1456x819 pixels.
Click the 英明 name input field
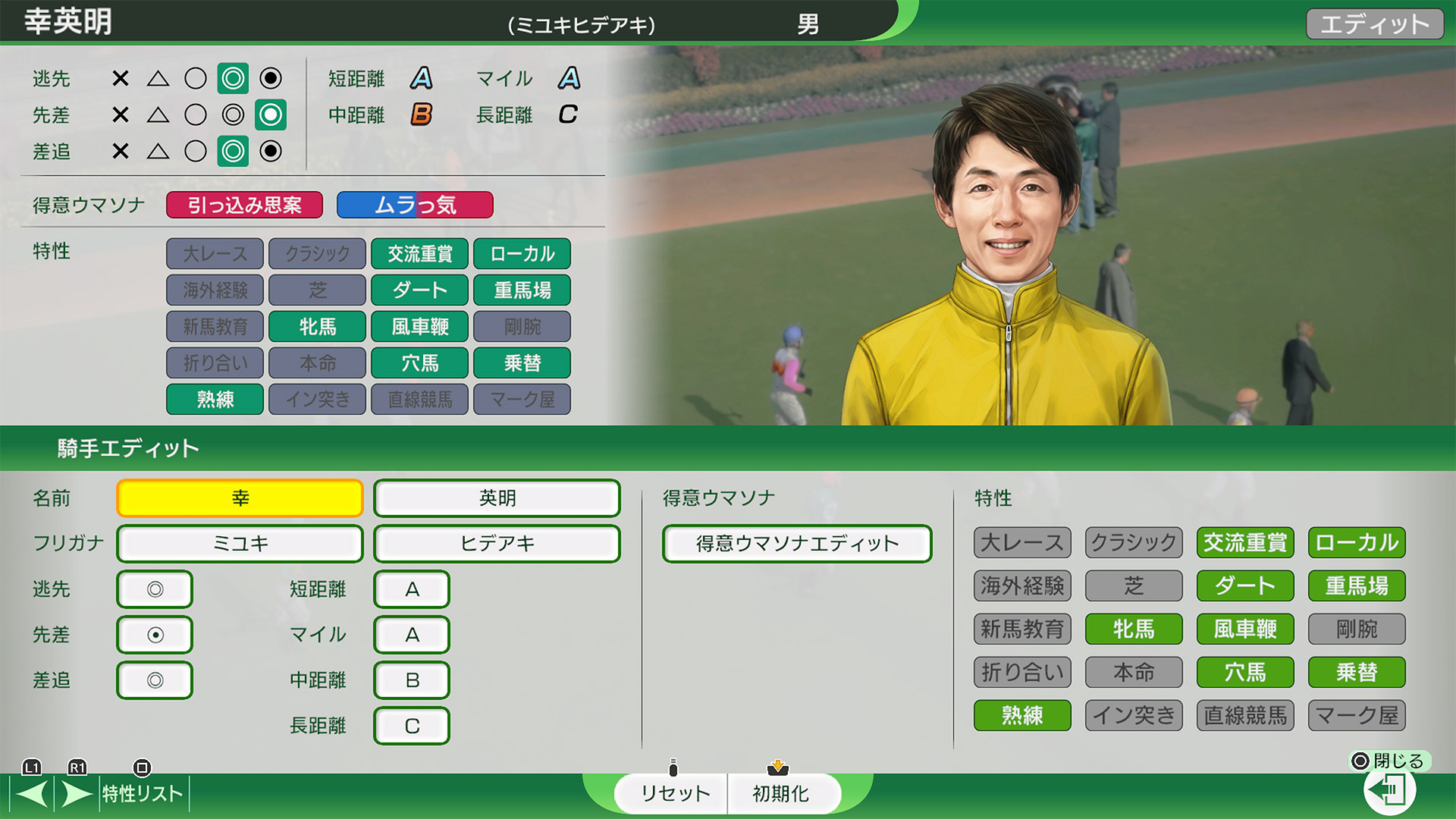tap(496, 498)
